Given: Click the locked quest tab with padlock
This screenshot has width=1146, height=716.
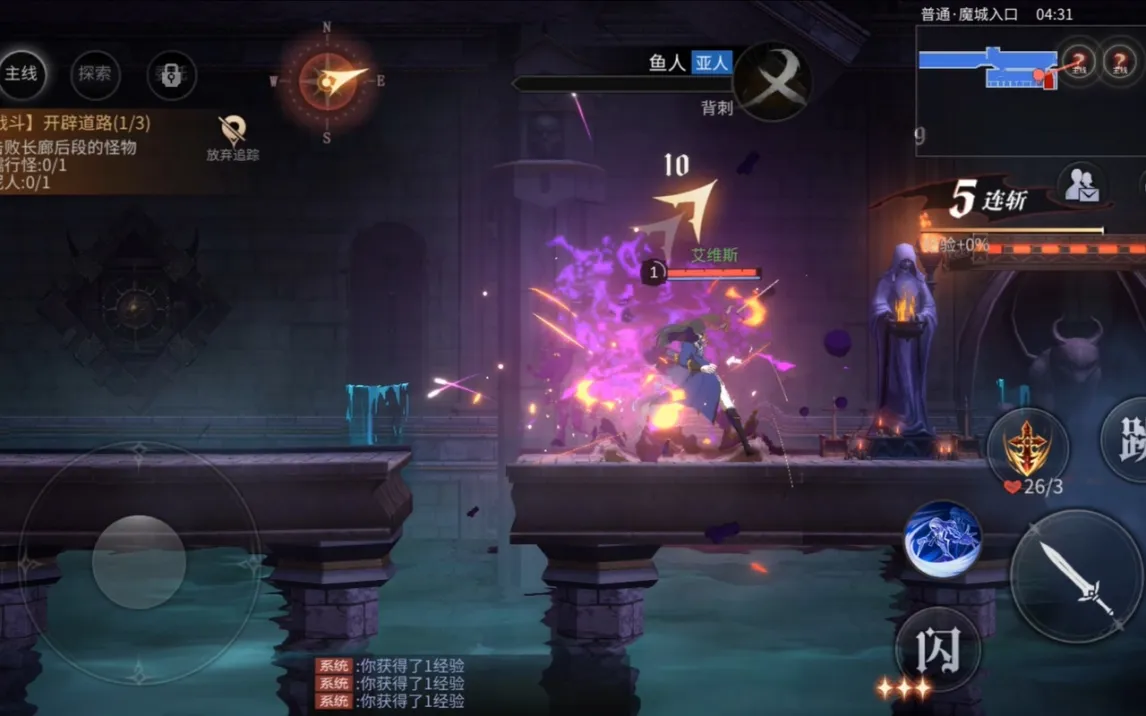Looking at the screenshot, I should (x=171, y=75).
